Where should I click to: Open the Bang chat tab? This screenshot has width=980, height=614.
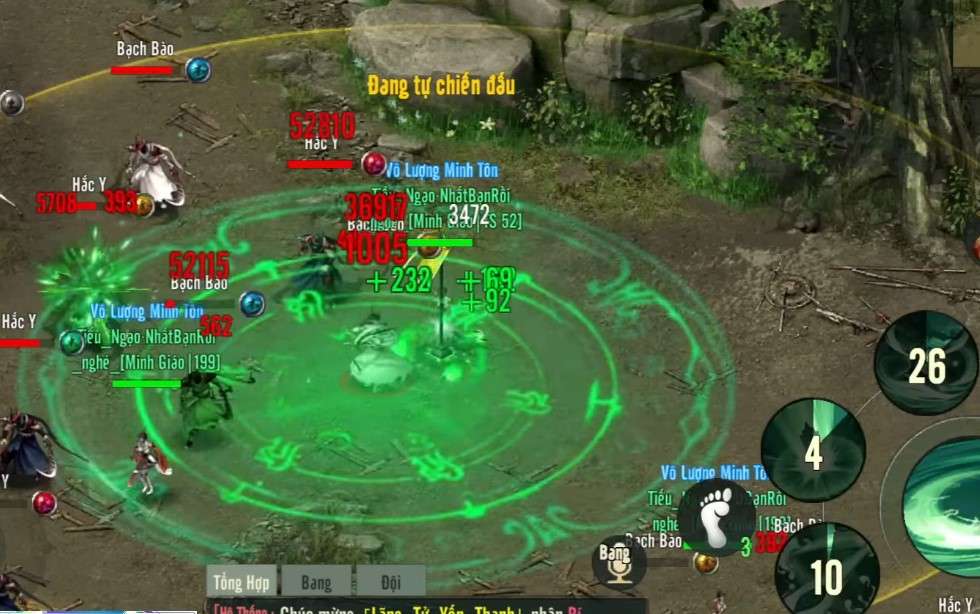click(316, 582)
